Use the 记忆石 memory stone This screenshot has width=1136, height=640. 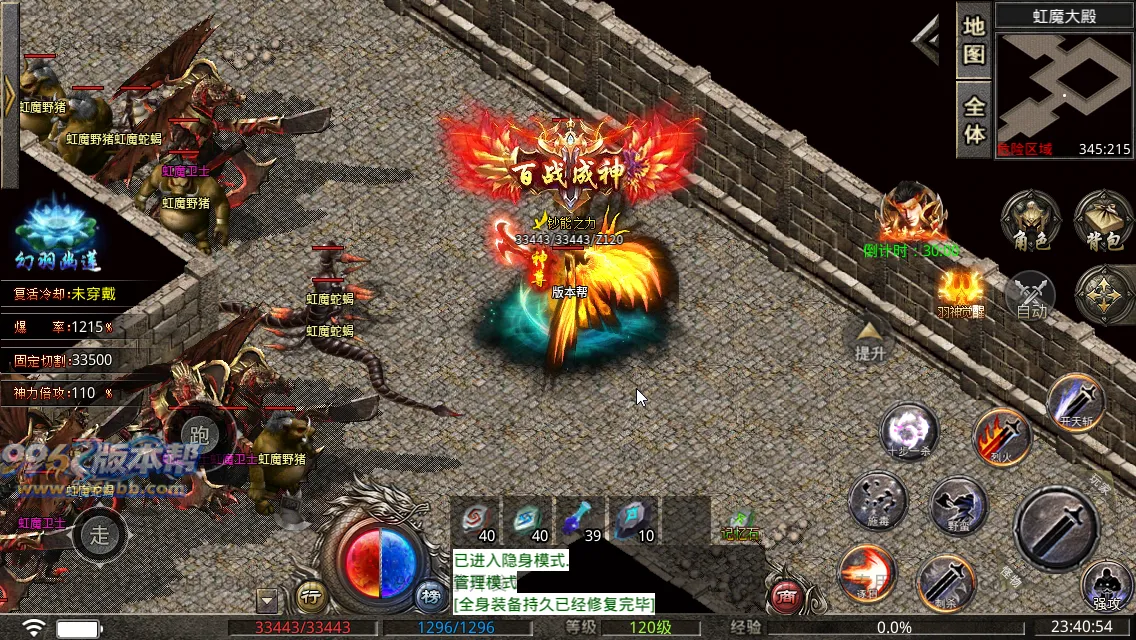click(740, 523)
